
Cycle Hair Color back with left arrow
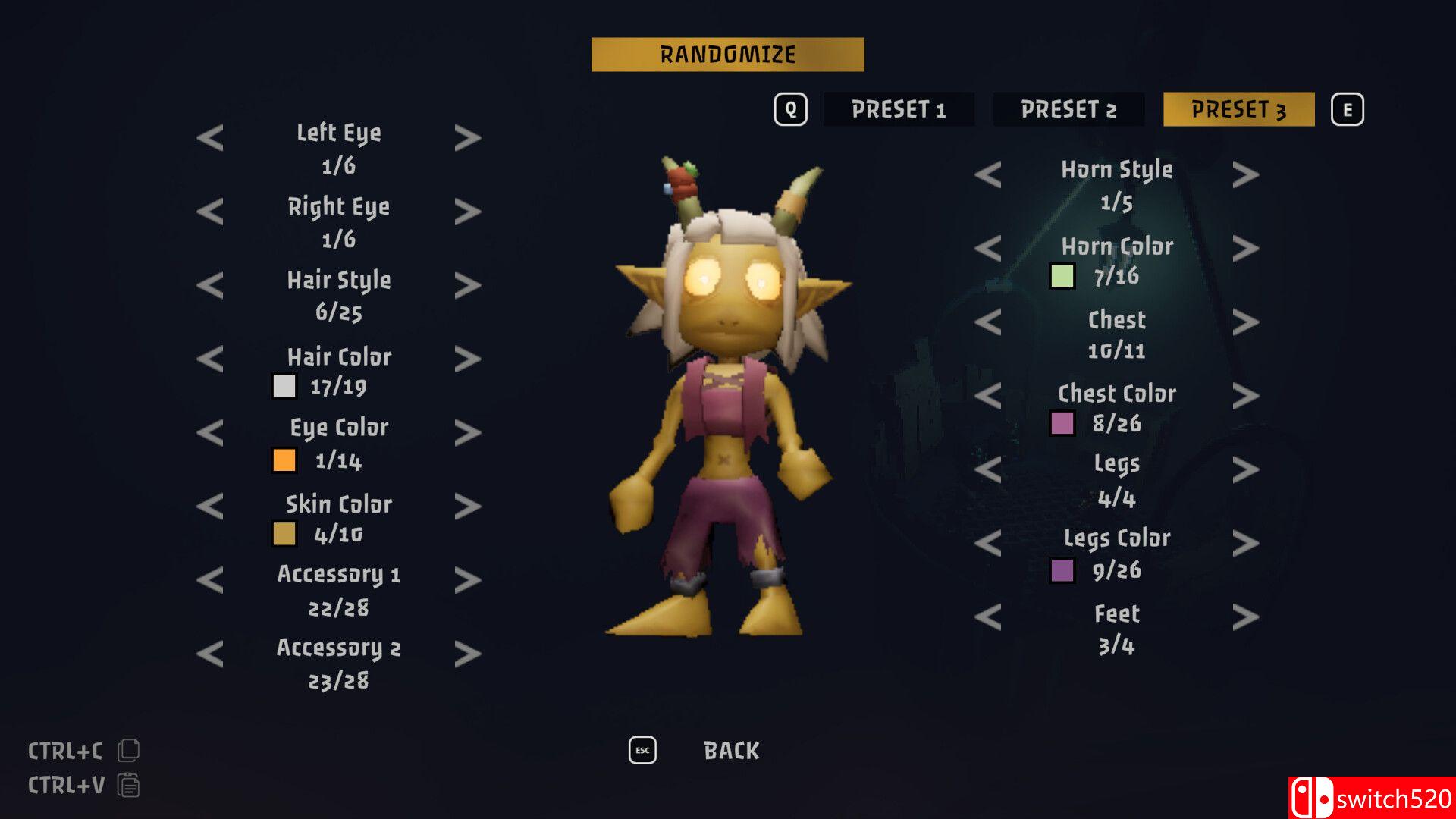210,359
